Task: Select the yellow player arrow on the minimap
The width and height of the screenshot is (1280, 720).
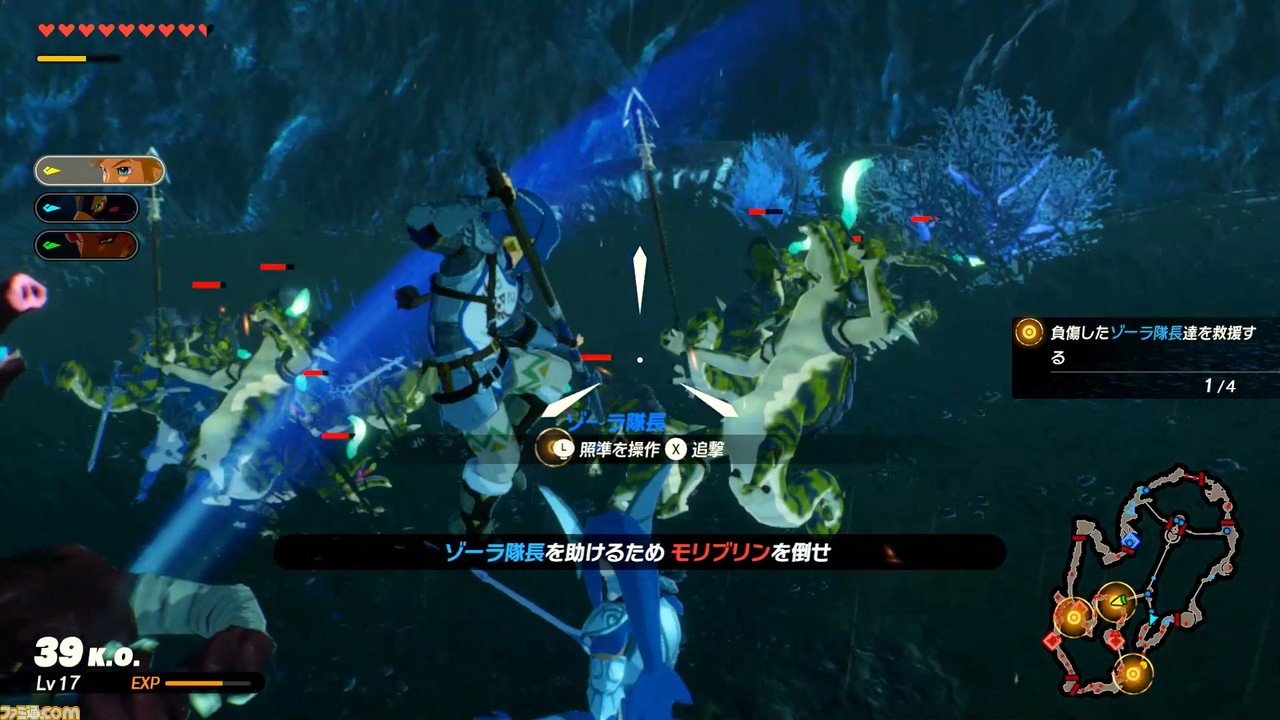Action: point(1118,600)
